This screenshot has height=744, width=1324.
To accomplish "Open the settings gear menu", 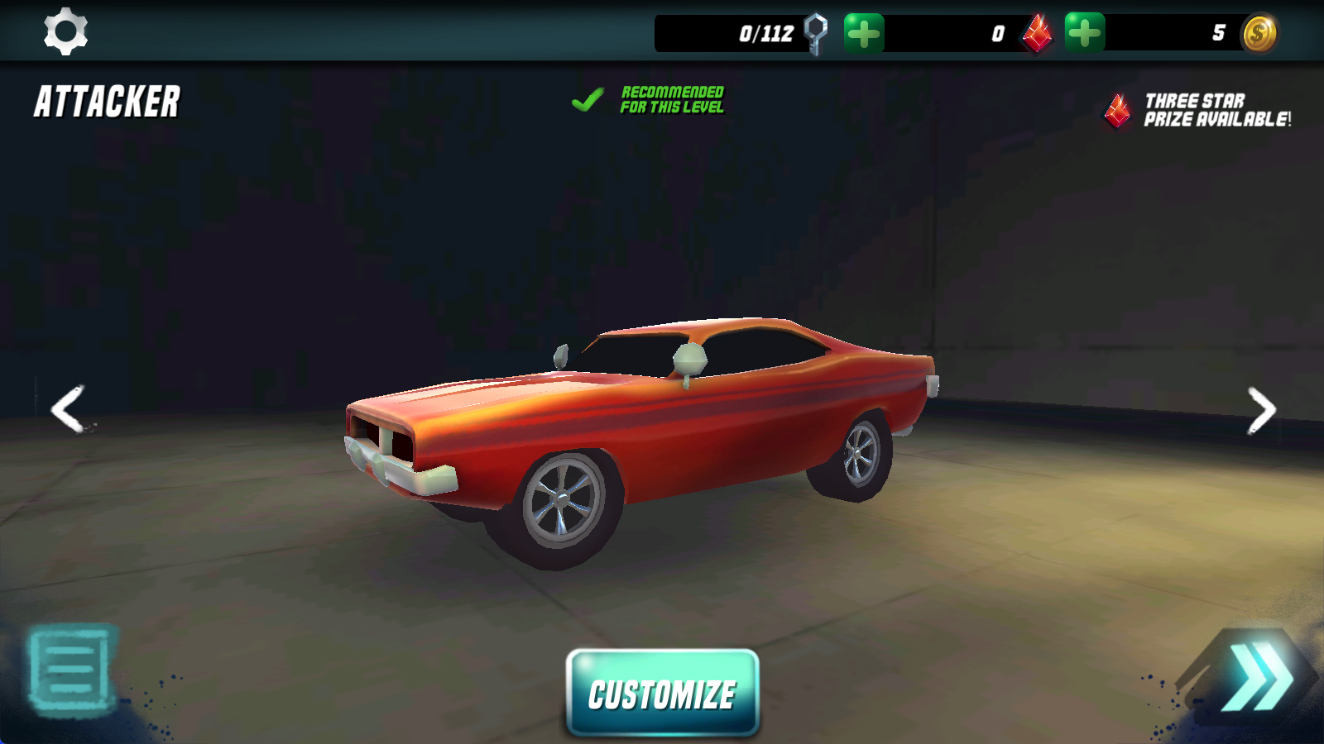I will pyautogui.click(x=65, y=31).
